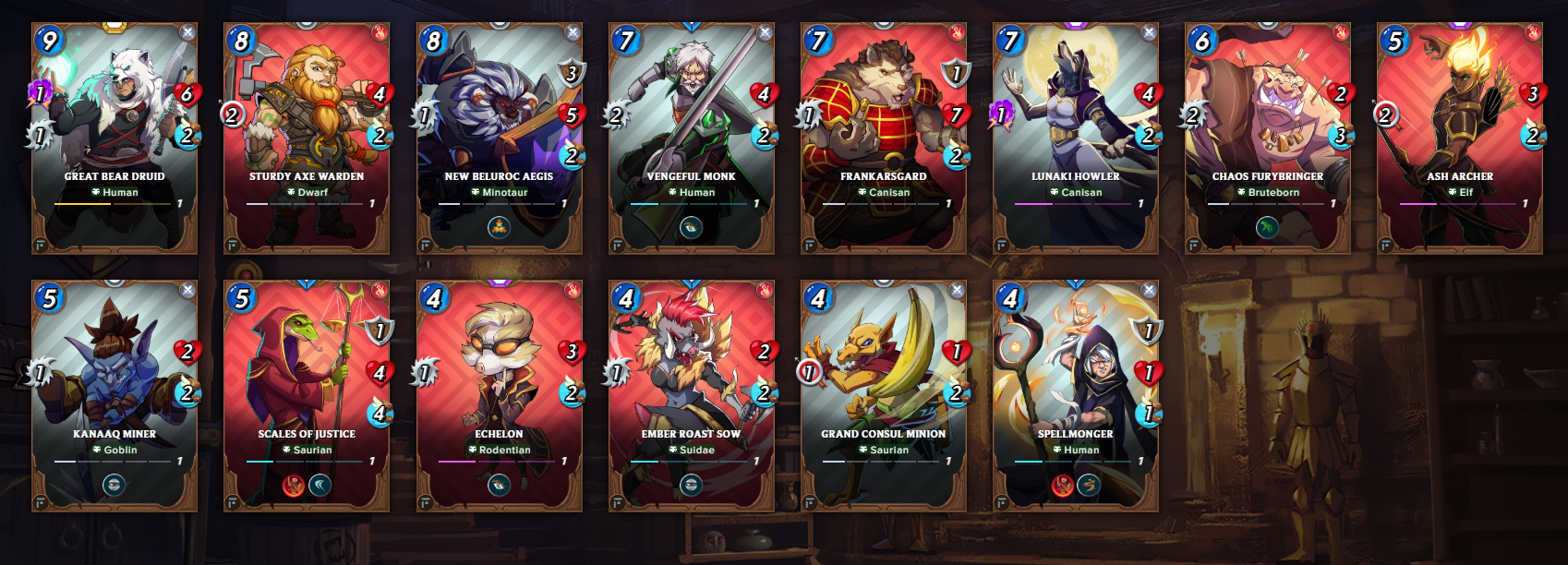The width and height of the screenshot is (1568, 565).
Task: Select the Great Bear Druid card
Action: pyautogui.click(x=115, y=138)
